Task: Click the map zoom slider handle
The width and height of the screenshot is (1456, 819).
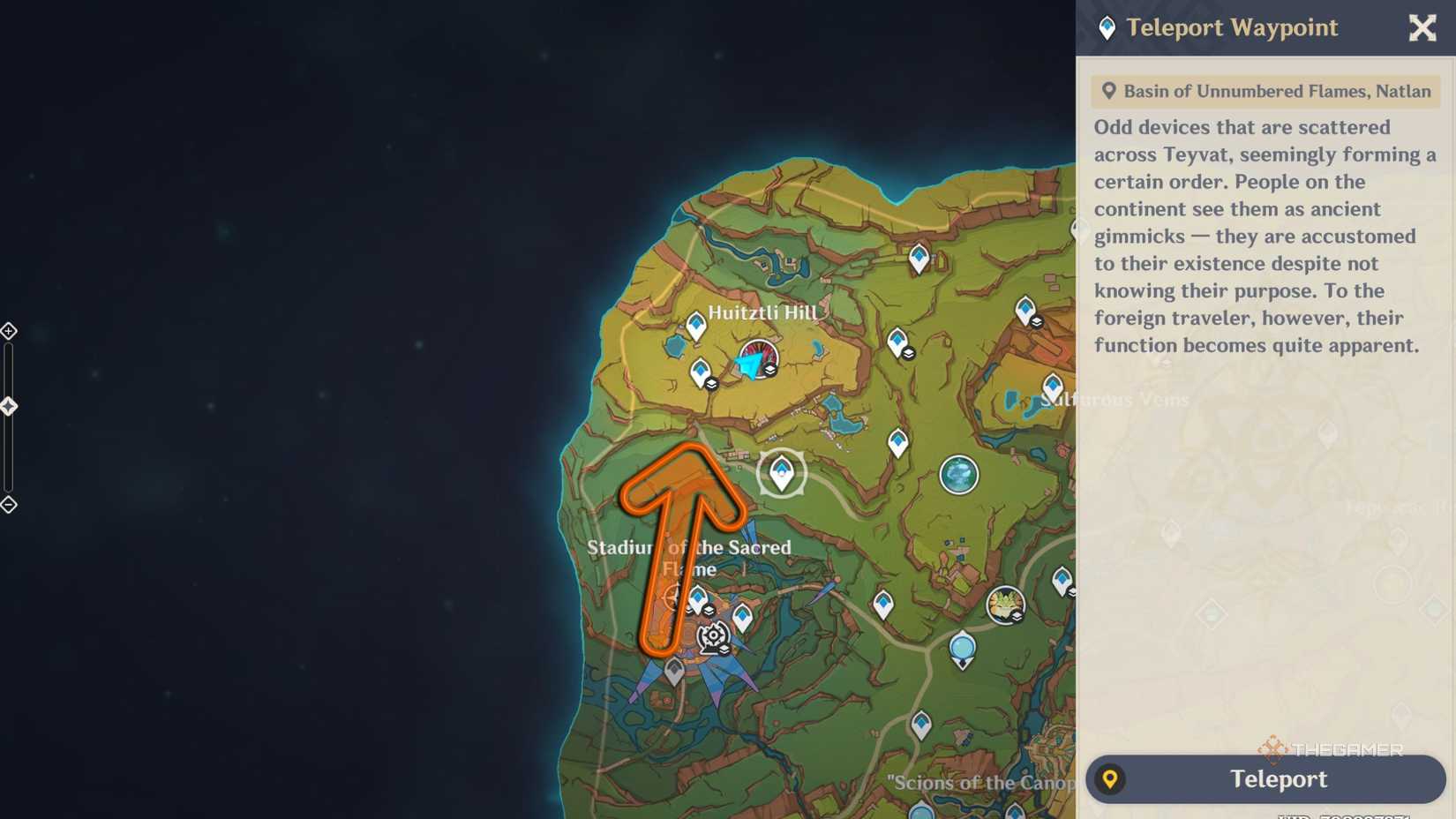Action: [11, 406]
